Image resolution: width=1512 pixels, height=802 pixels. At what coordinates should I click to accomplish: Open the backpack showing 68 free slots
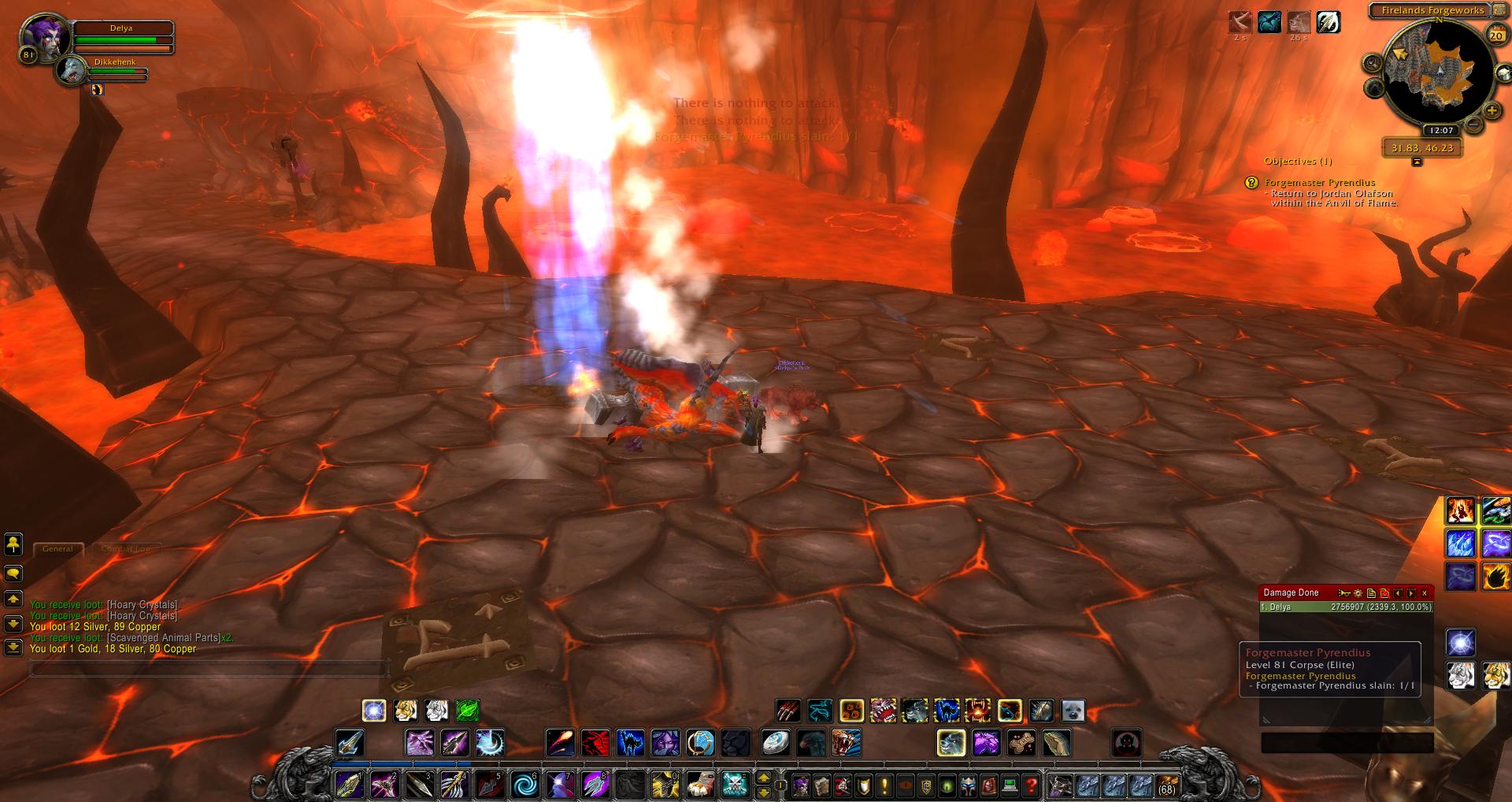(1166, 785)
